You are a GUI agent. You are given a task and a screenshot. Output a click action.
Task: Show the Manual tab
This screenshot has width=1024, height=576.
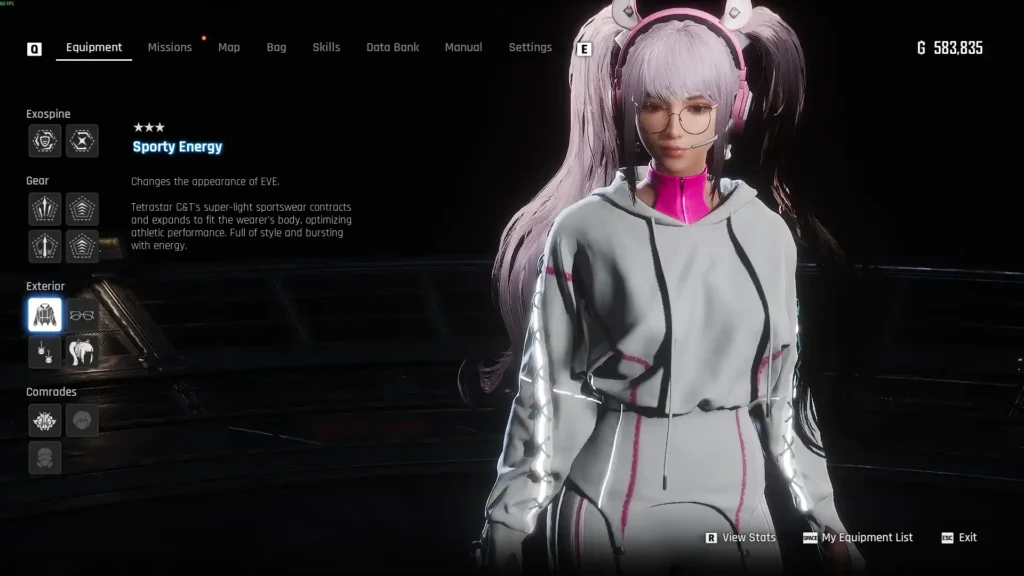(x=463, y=47)
